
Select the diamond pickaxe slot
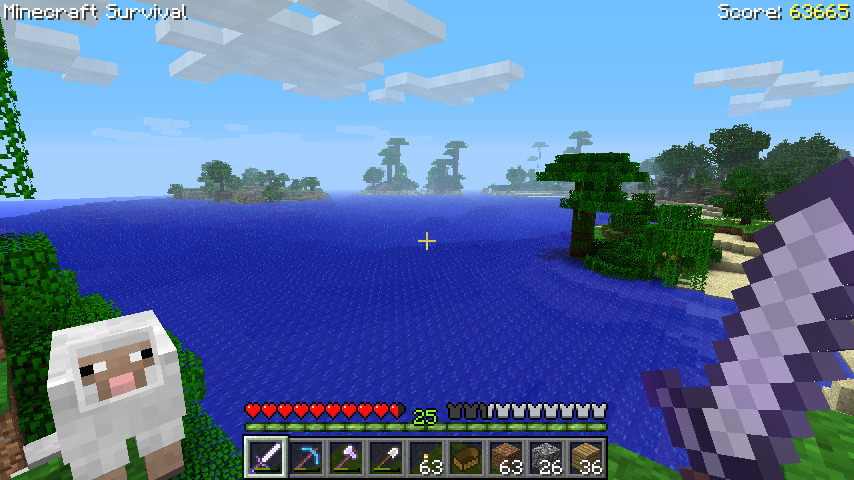point(306,458)
